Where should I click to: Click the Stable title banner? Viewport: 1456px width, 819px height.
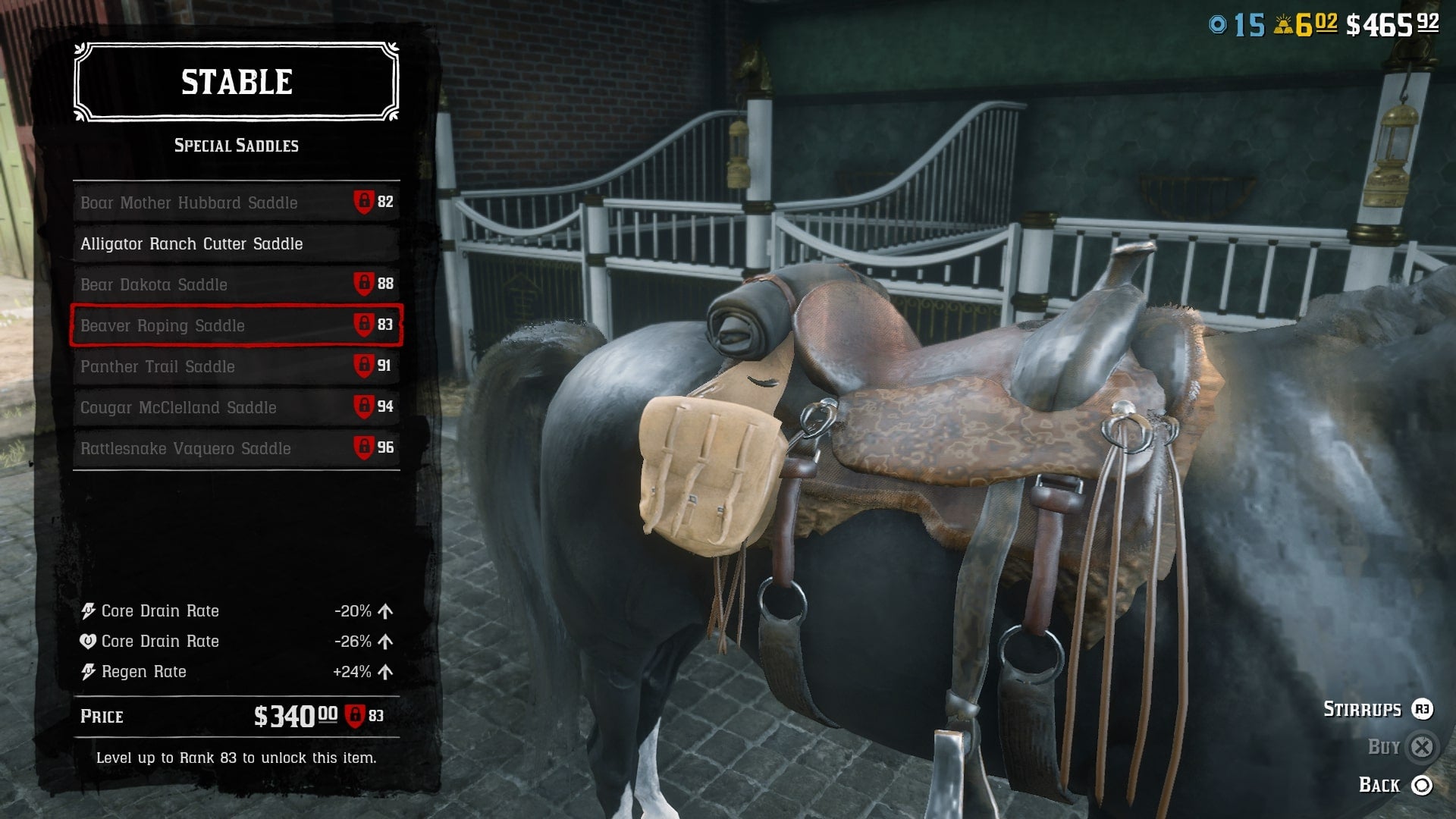237,82
